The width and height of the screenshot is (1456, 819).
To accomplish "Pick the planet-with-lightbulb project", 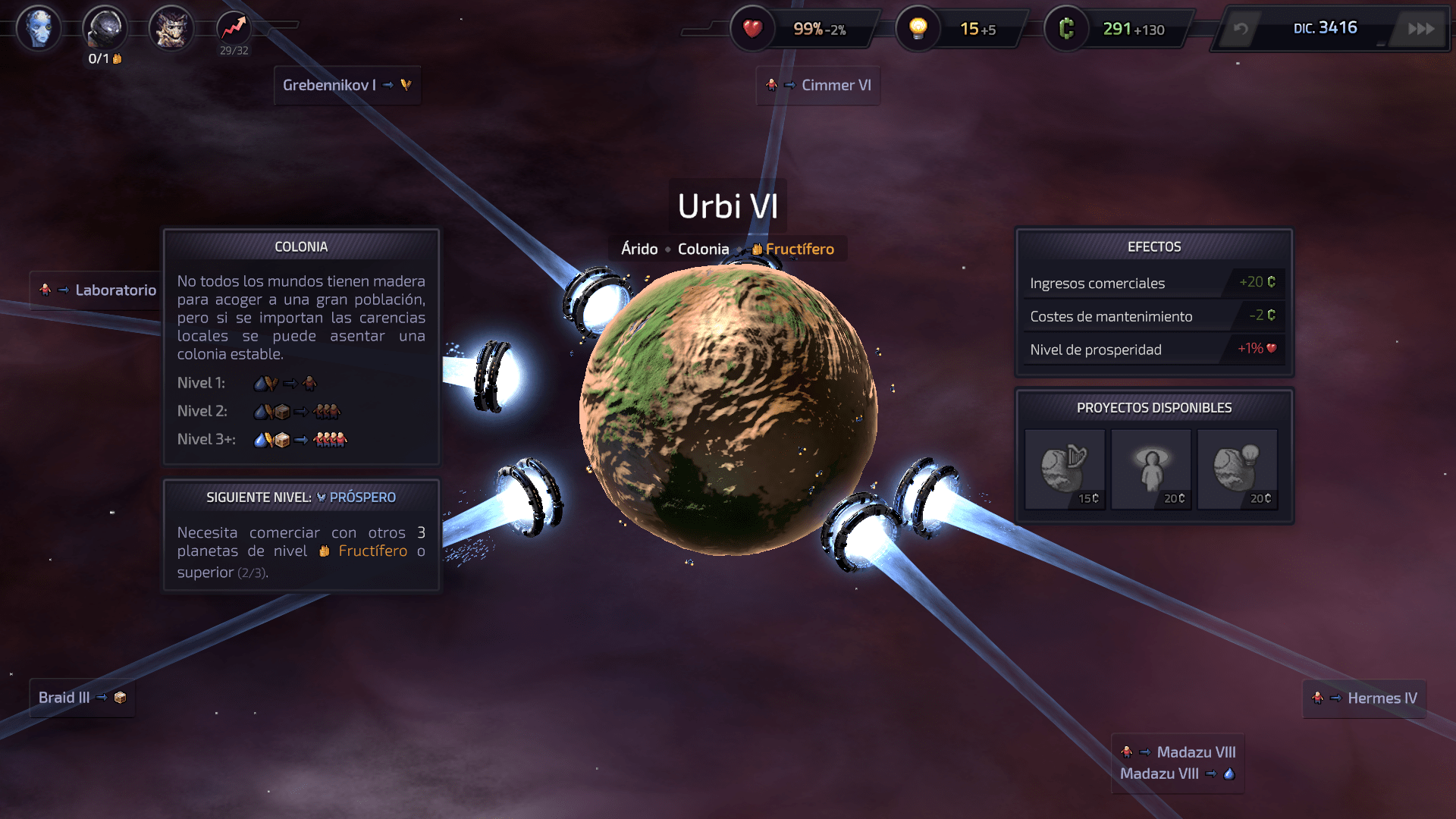I will [x=1238, y=469].
